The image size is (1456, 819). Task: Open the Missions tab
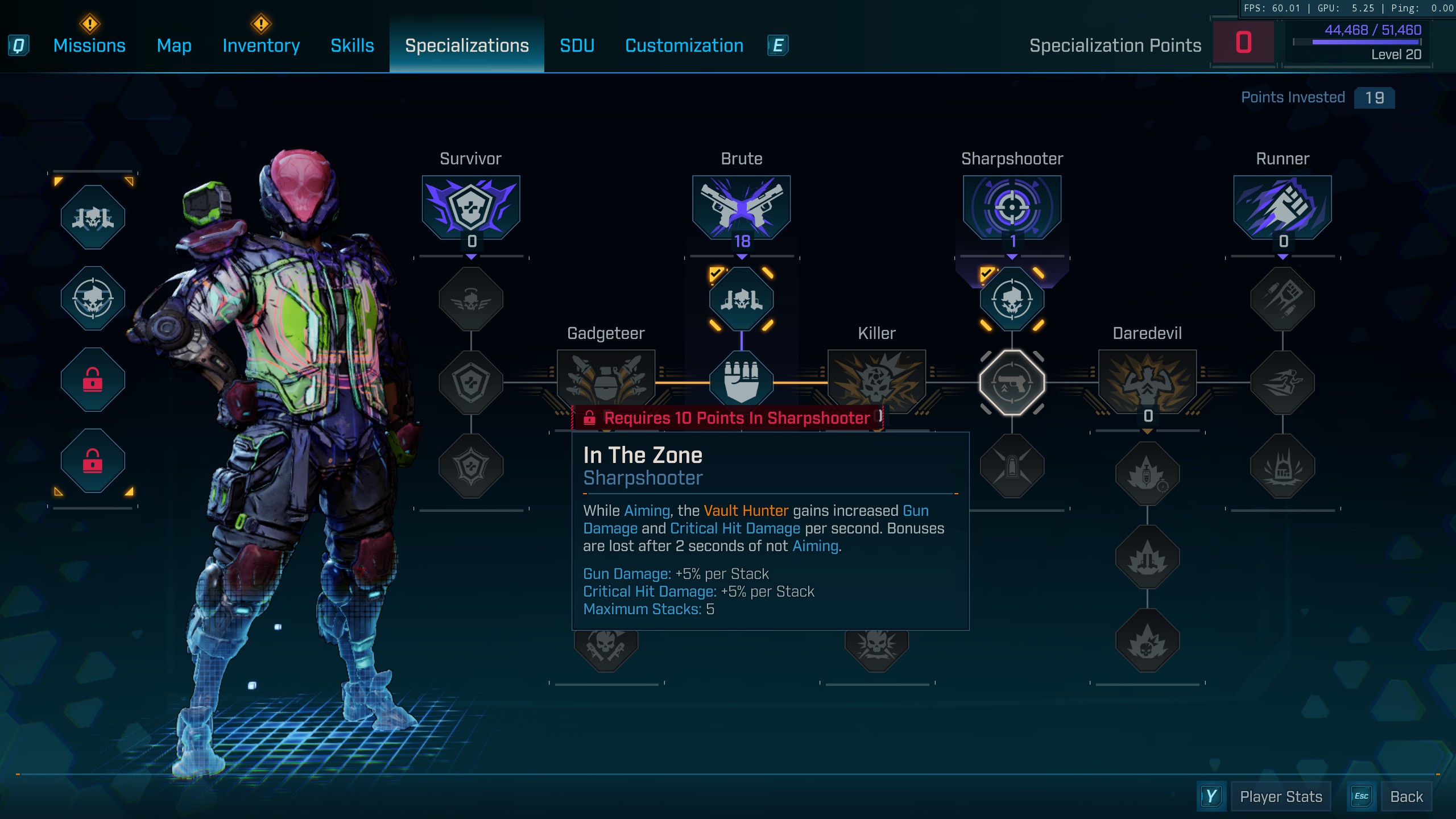89,45
